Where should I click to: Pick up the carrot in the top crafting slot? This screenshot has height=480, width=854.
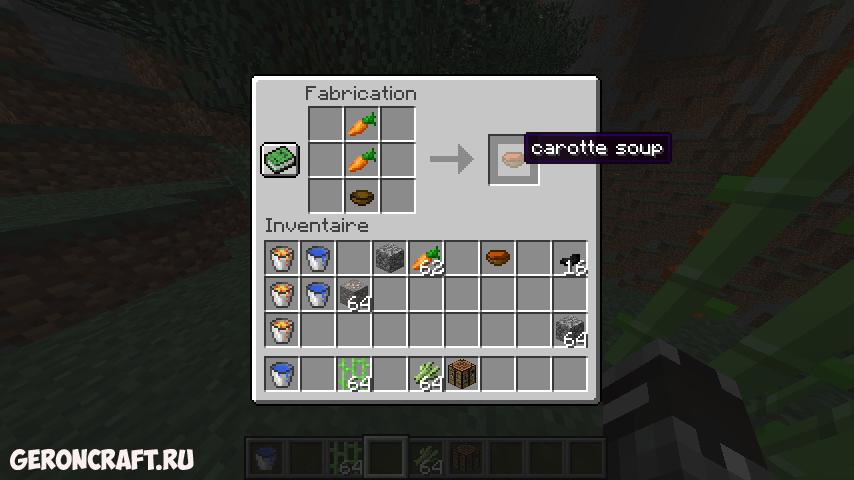362,124
